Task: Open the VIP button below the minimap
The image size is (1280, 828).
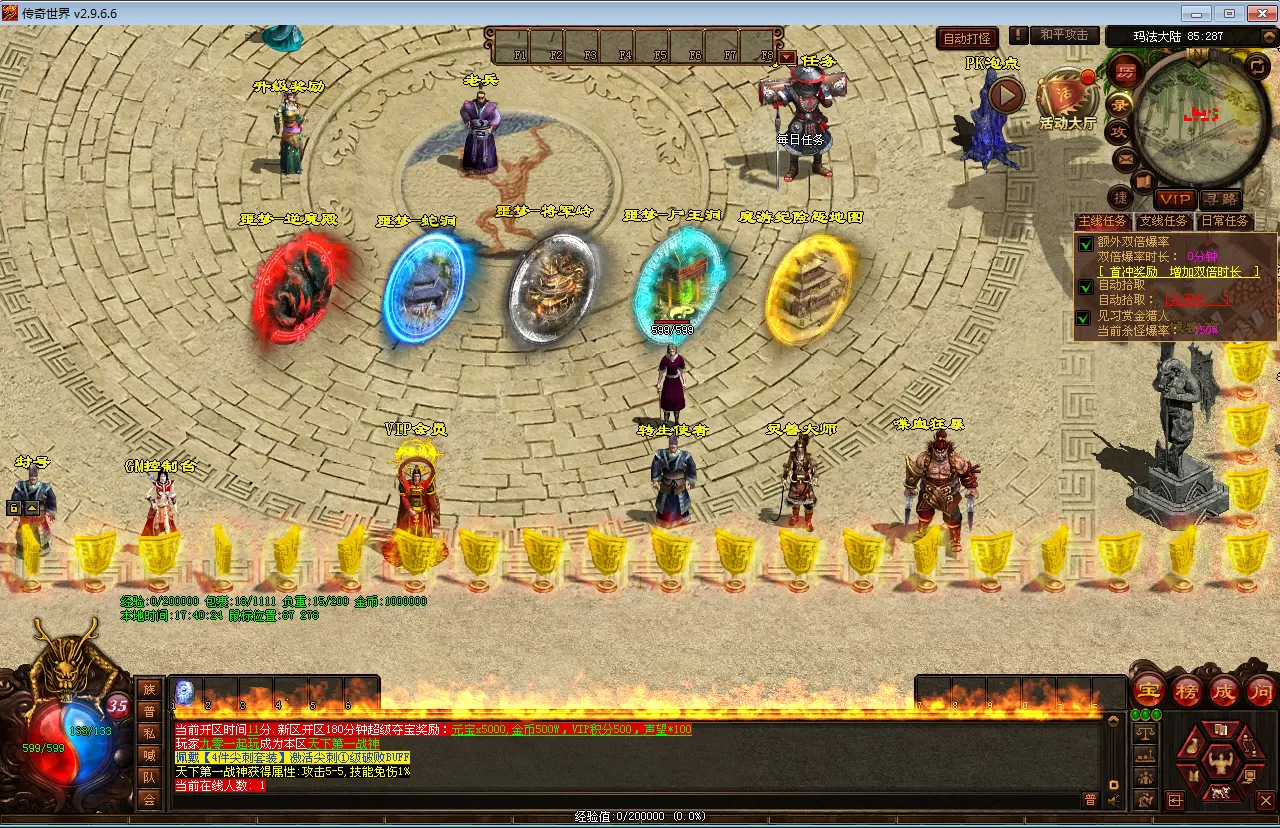Action: 1175,199
